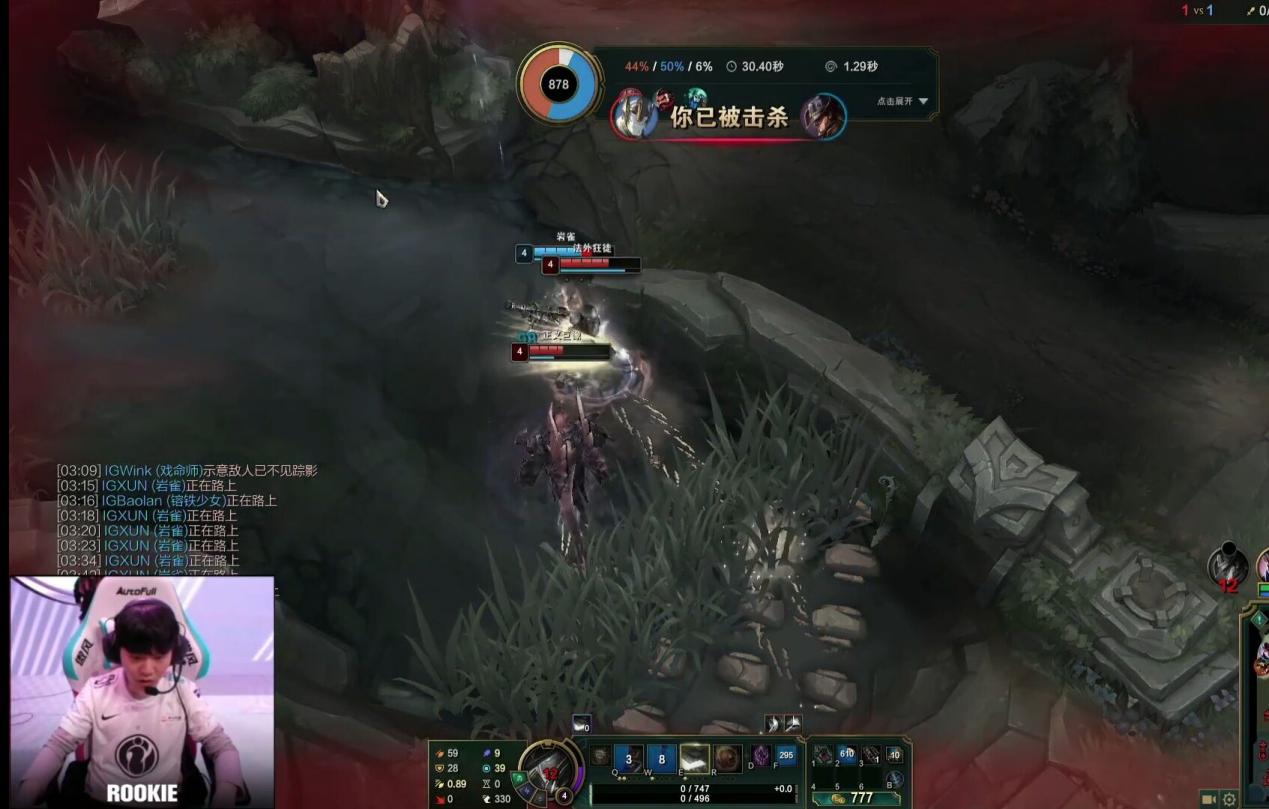The height and width of the screenshot is (809, 1269).
Task: Click the own champion portrait in HUD
Action: tap(548, 772)
